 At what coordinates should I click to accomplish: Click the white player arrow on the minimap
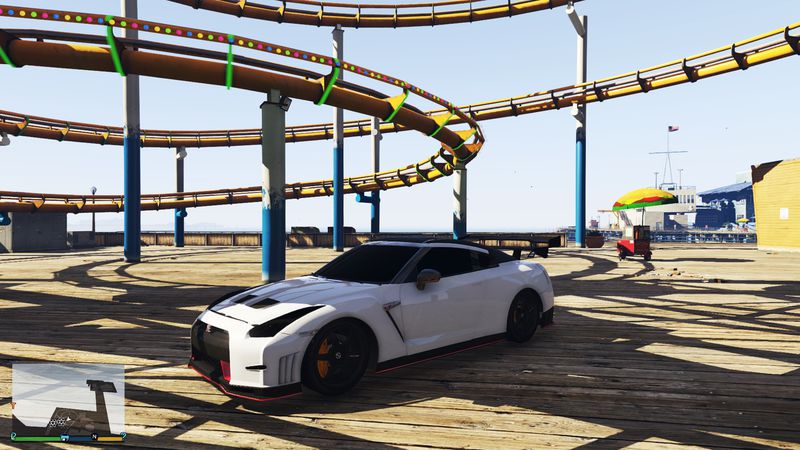click(x=68, y=419)
